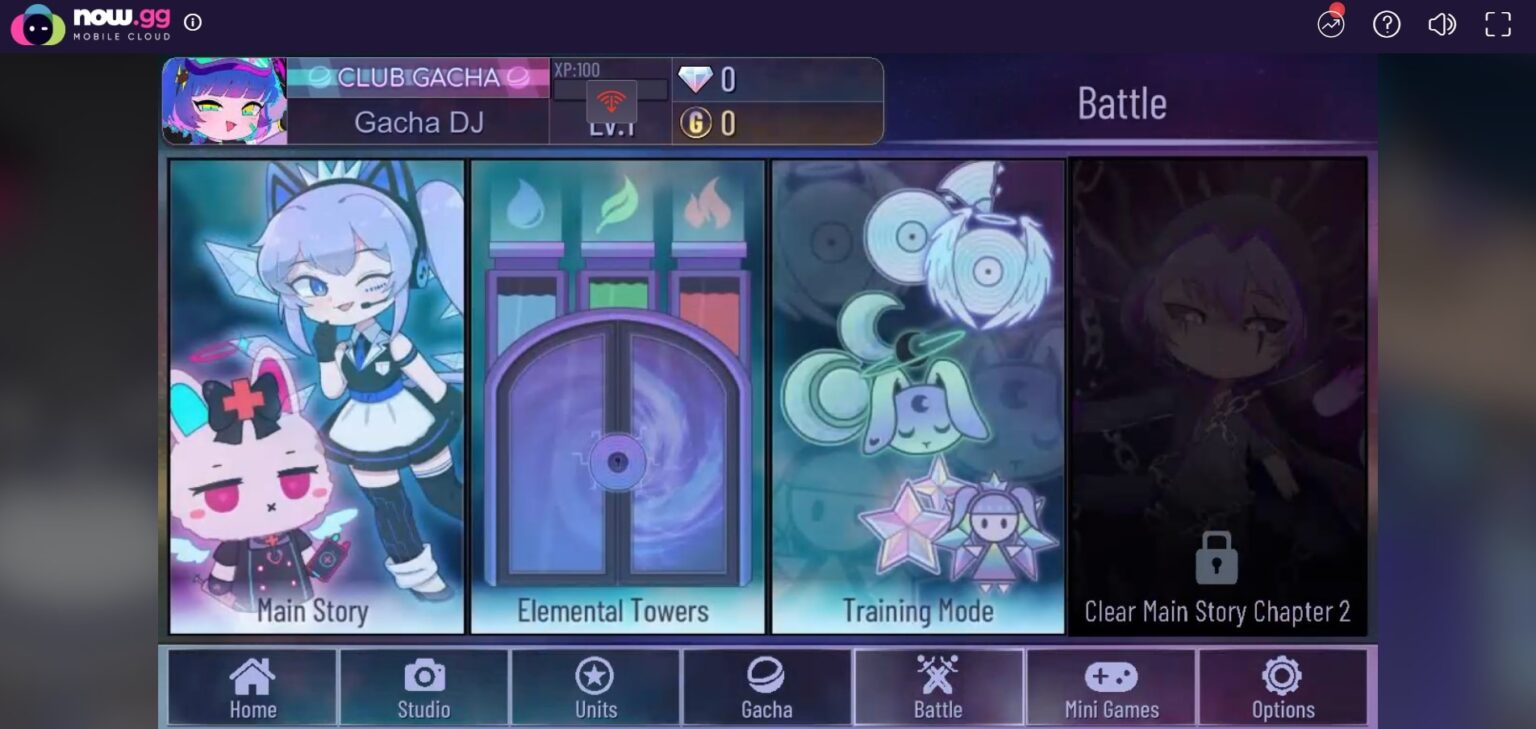Enter the Elemental Towers mode
The image size is (1536, 729).
(x=615, y=395)
